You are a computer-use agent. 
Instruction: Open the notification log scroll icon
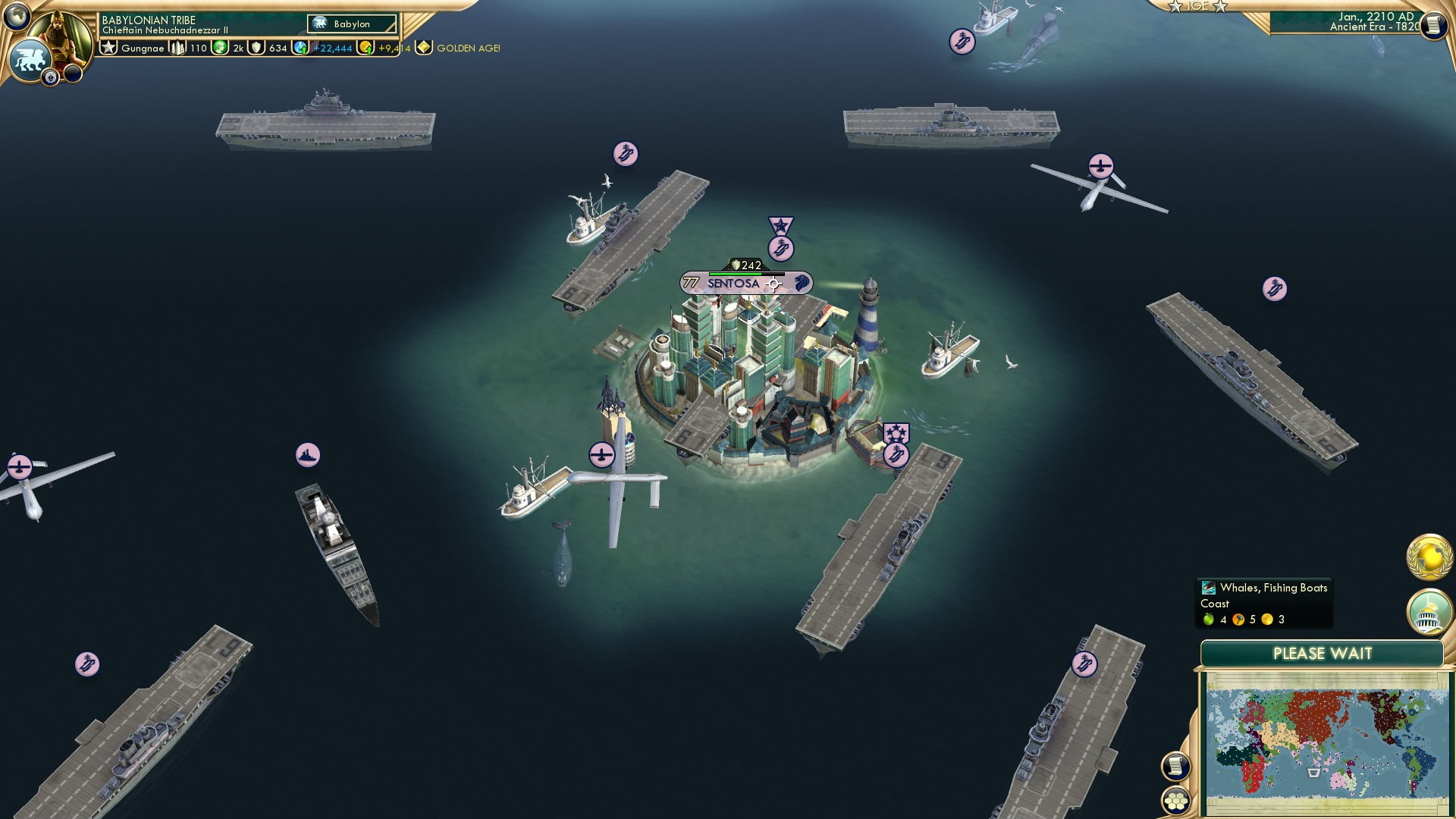1175,766
